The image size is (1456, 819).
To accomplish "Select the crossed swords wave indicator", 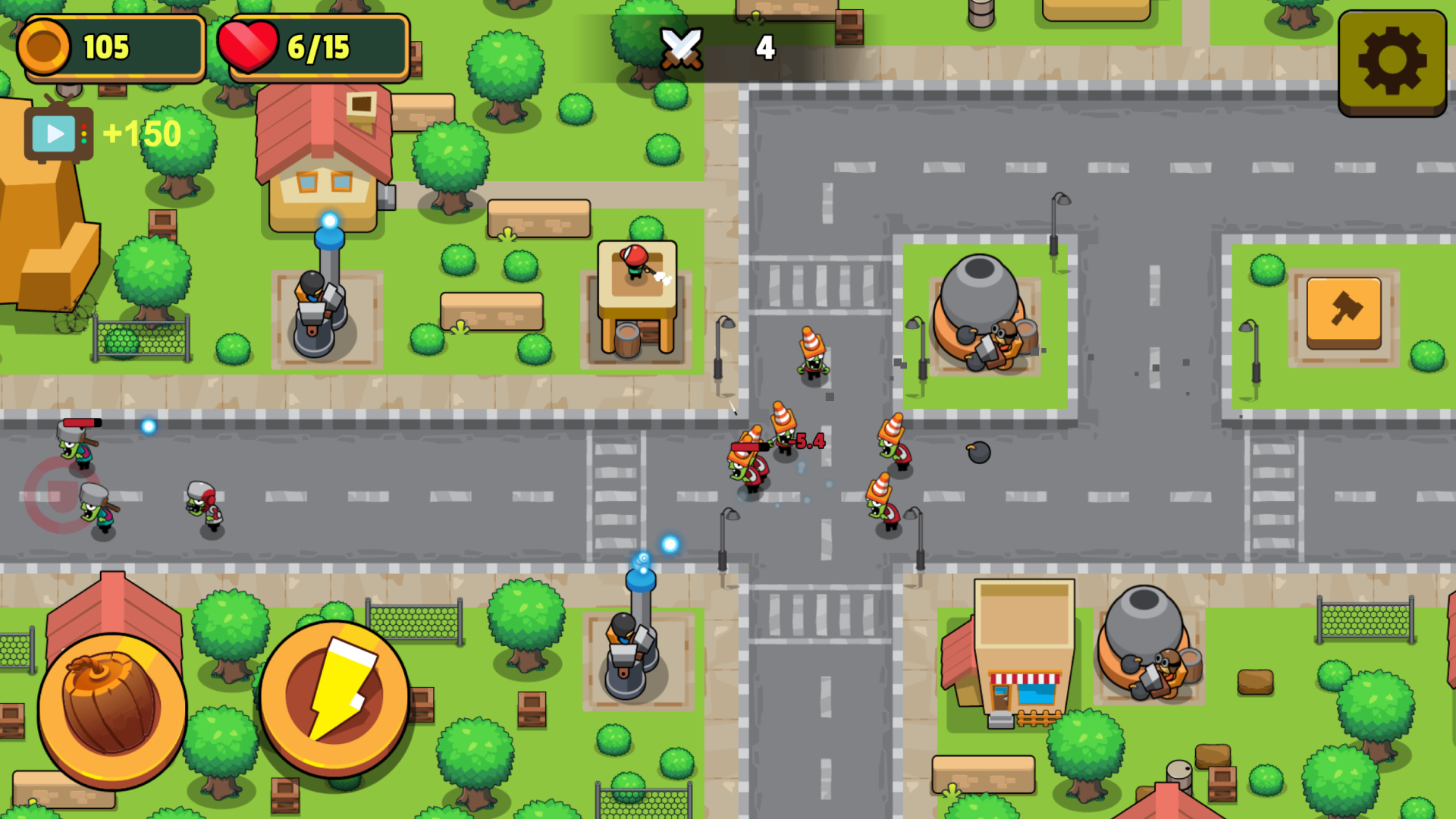I will click(680, 47).
